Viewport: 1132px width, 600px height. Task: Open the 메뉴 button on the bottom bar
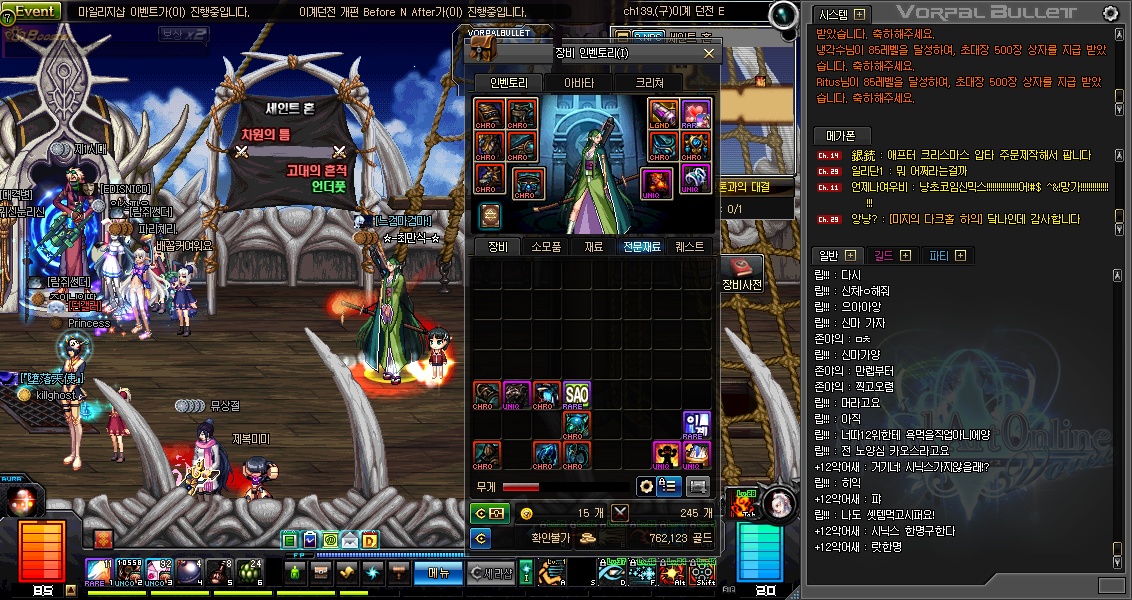pos(438,573)
